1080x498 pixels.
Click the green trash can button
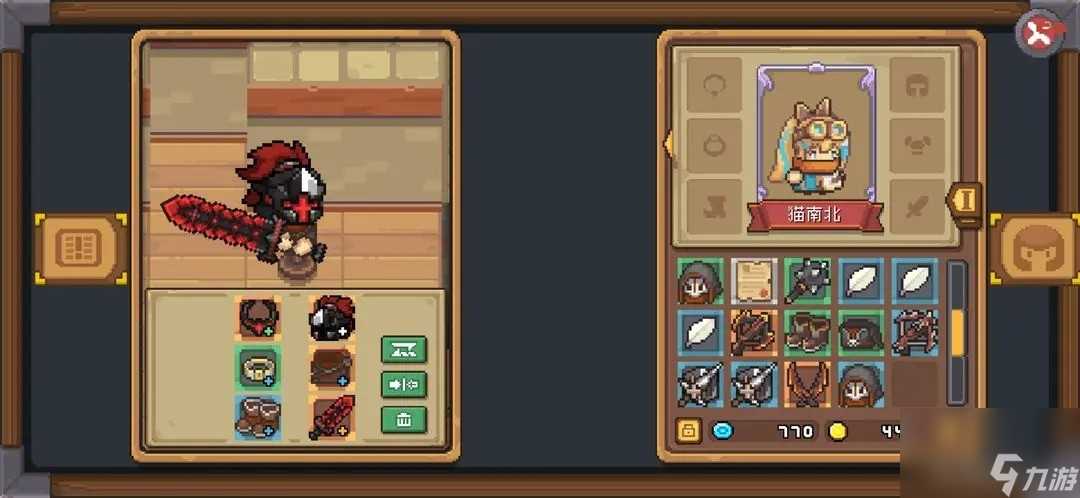pyautogui.click(x=404, y=419)
